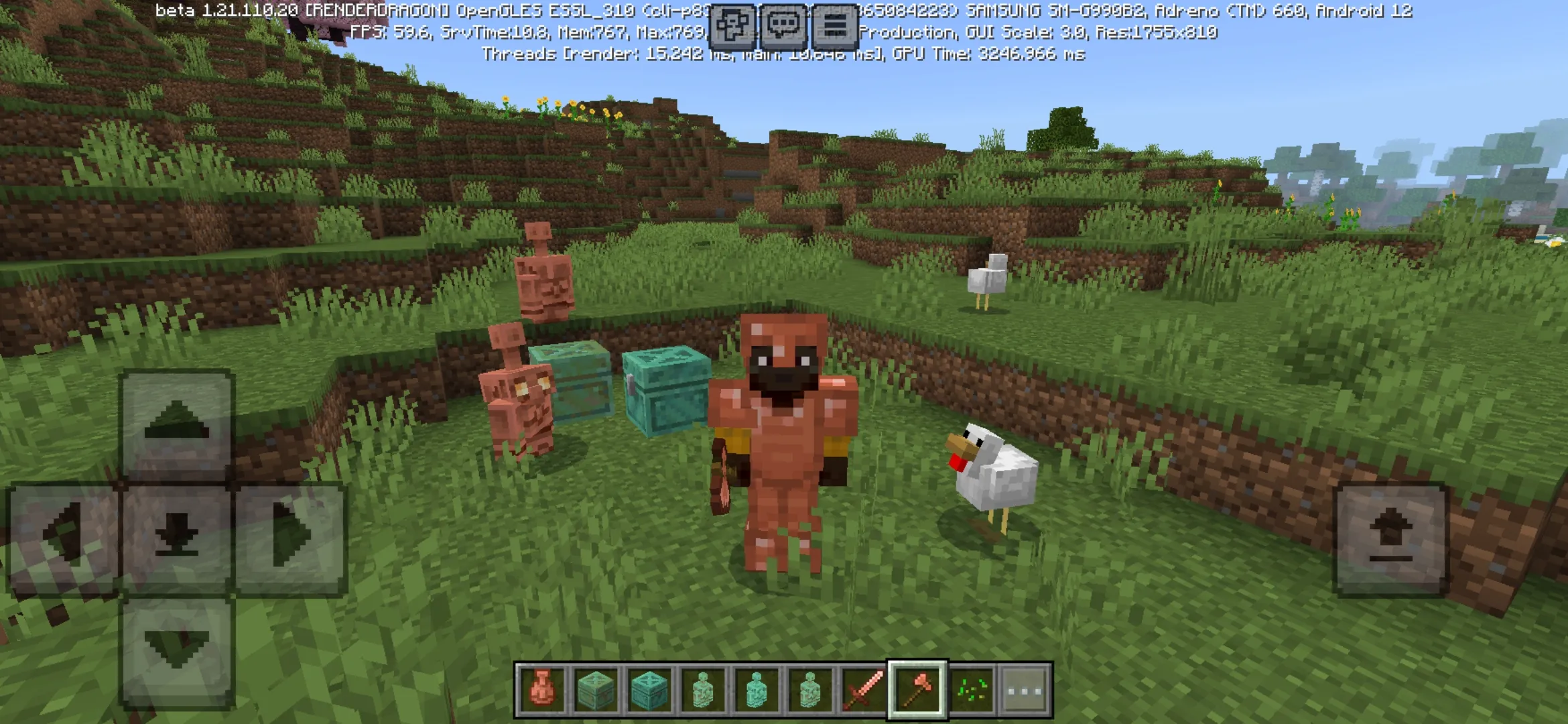1568x724 pixels.
Task: Tap the strafe right arrow
Action: click(x=291, y=536)
